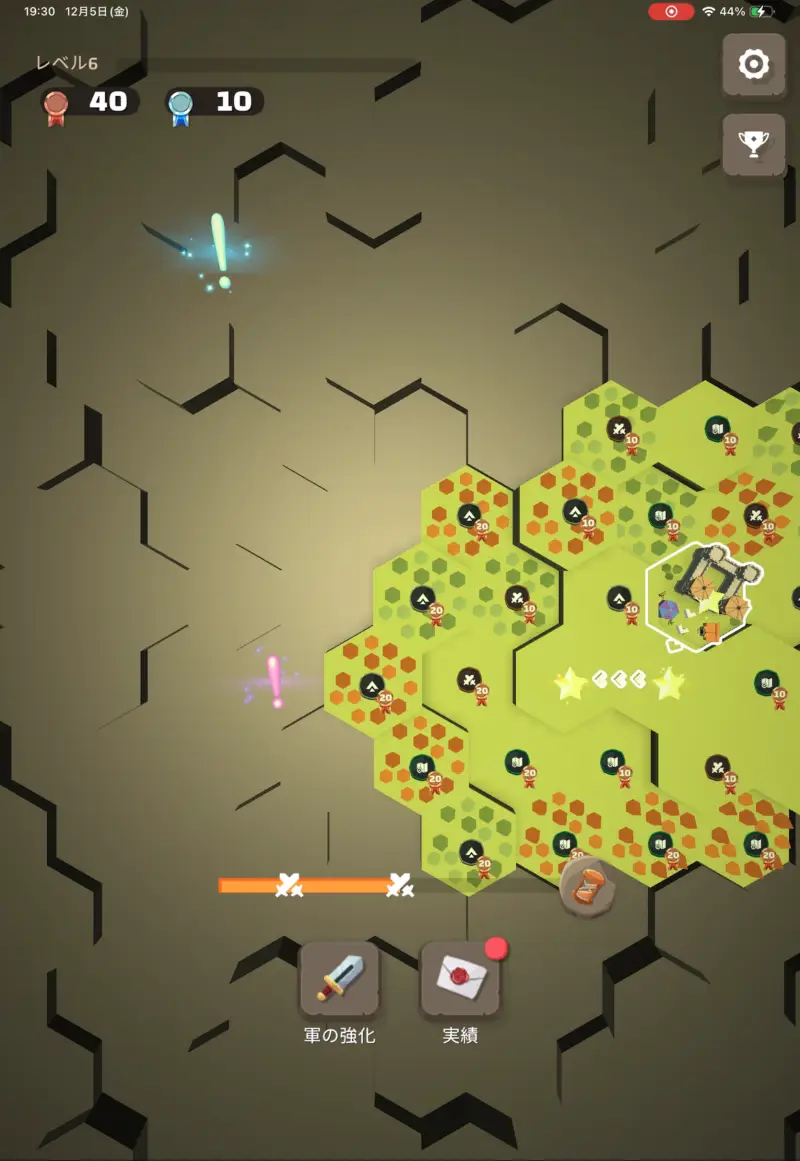Tap the glowing pink exclamation marker
This screenshot has height=1161, width=800.
click(x=274, y=681)
